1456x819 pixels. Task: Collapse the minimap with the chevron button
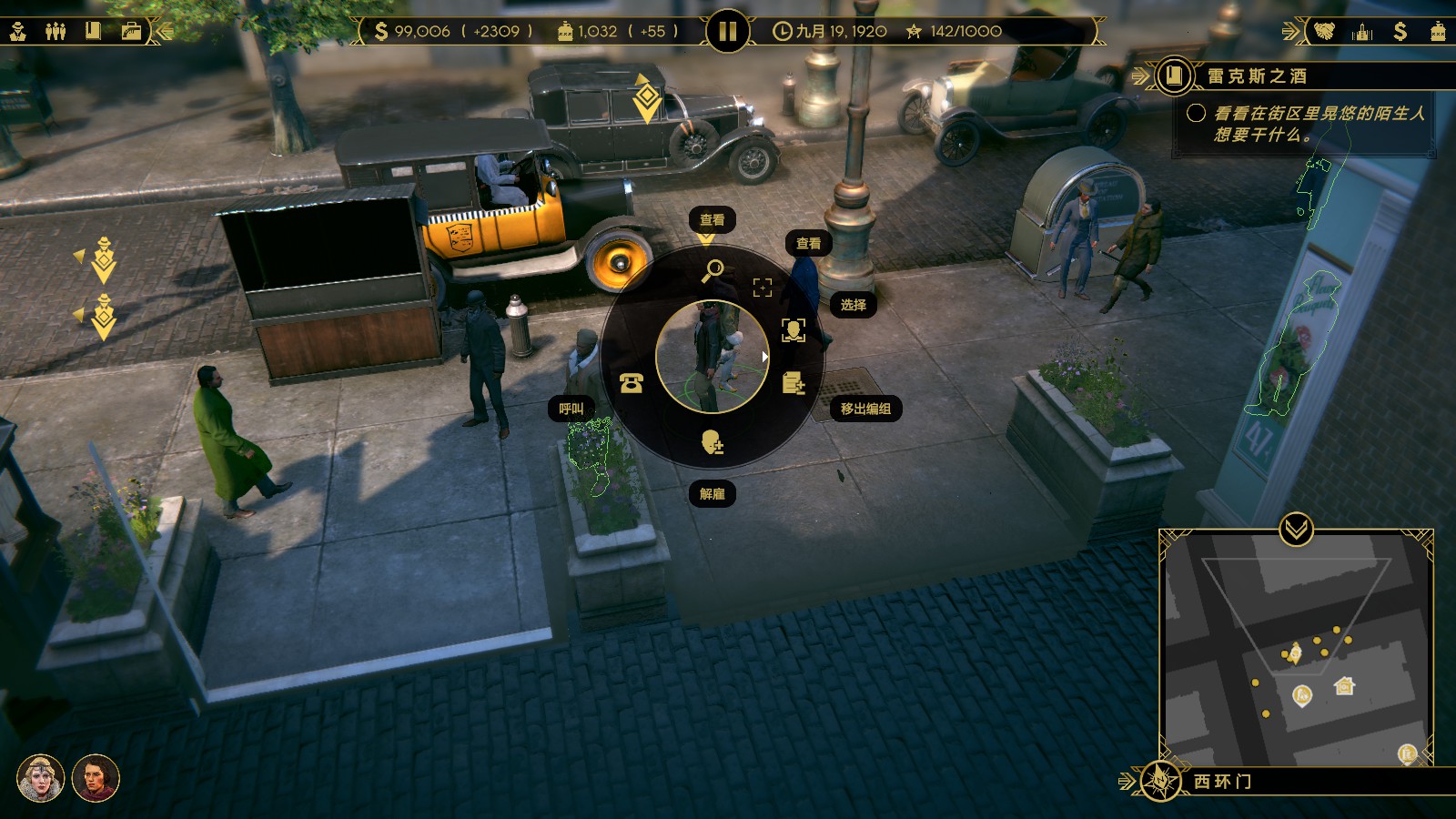tap(1296, 528)
